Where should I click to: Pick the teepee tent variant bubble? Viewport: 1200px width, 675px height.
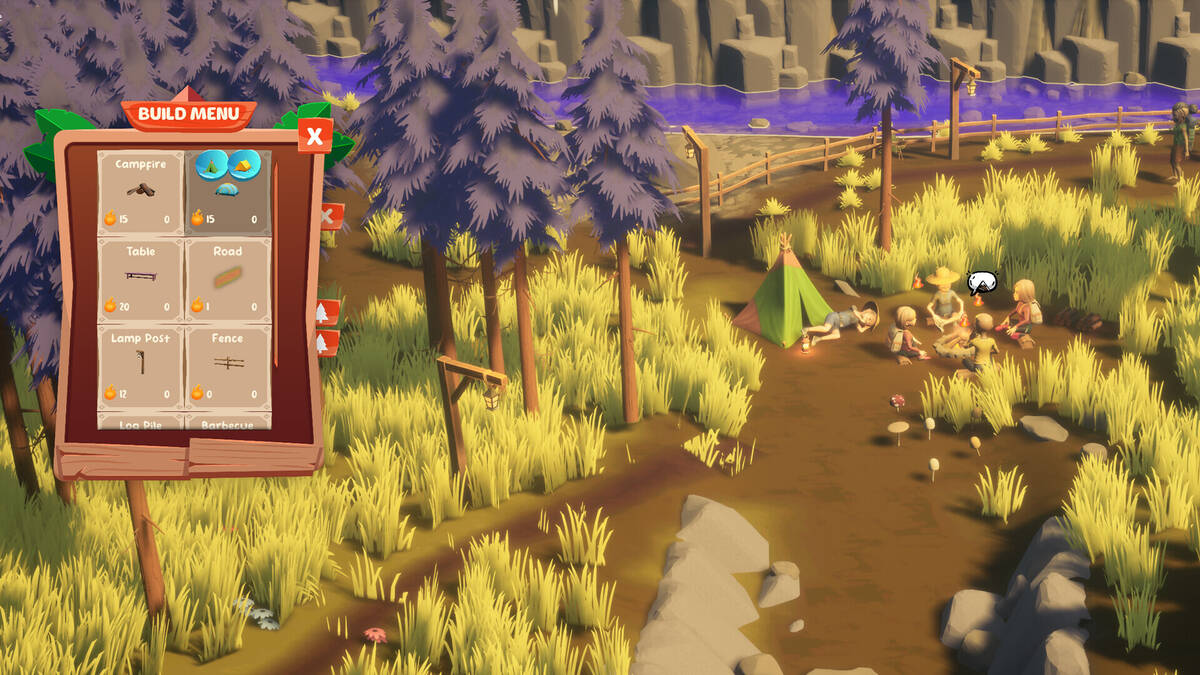pos(211,164)
